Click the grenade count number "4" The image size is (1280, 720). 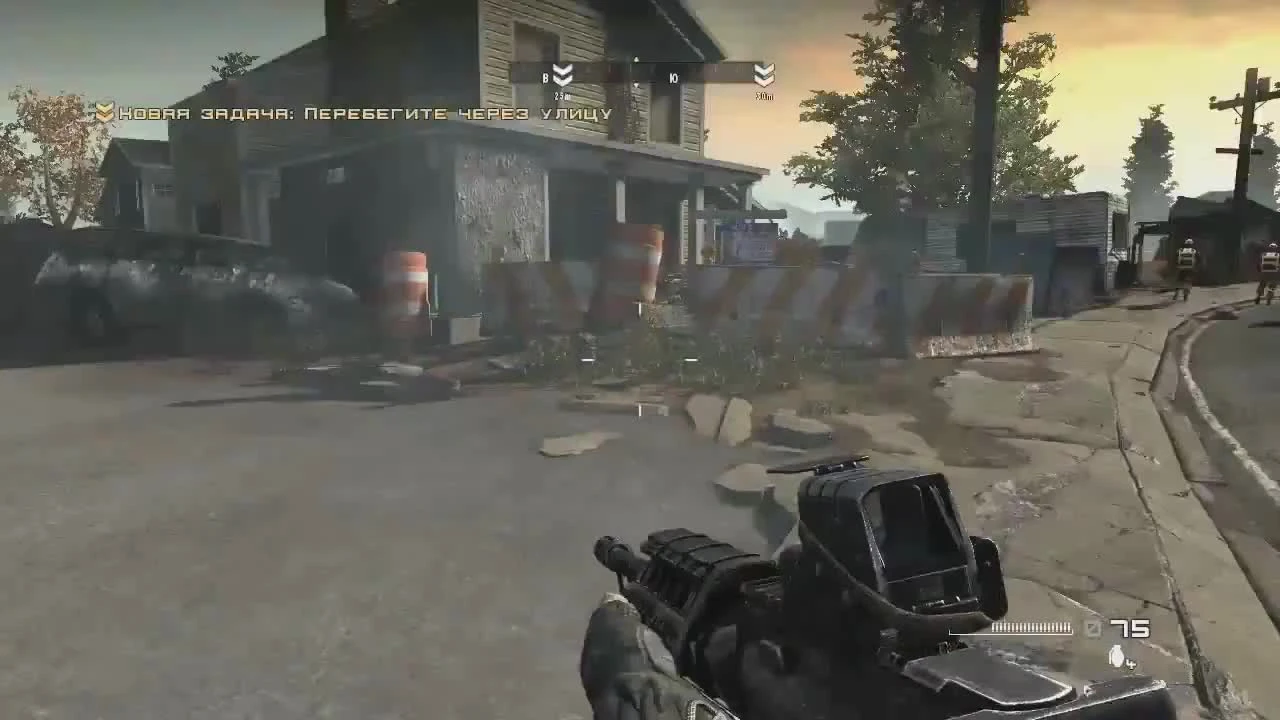click(x=1131, y=663)
